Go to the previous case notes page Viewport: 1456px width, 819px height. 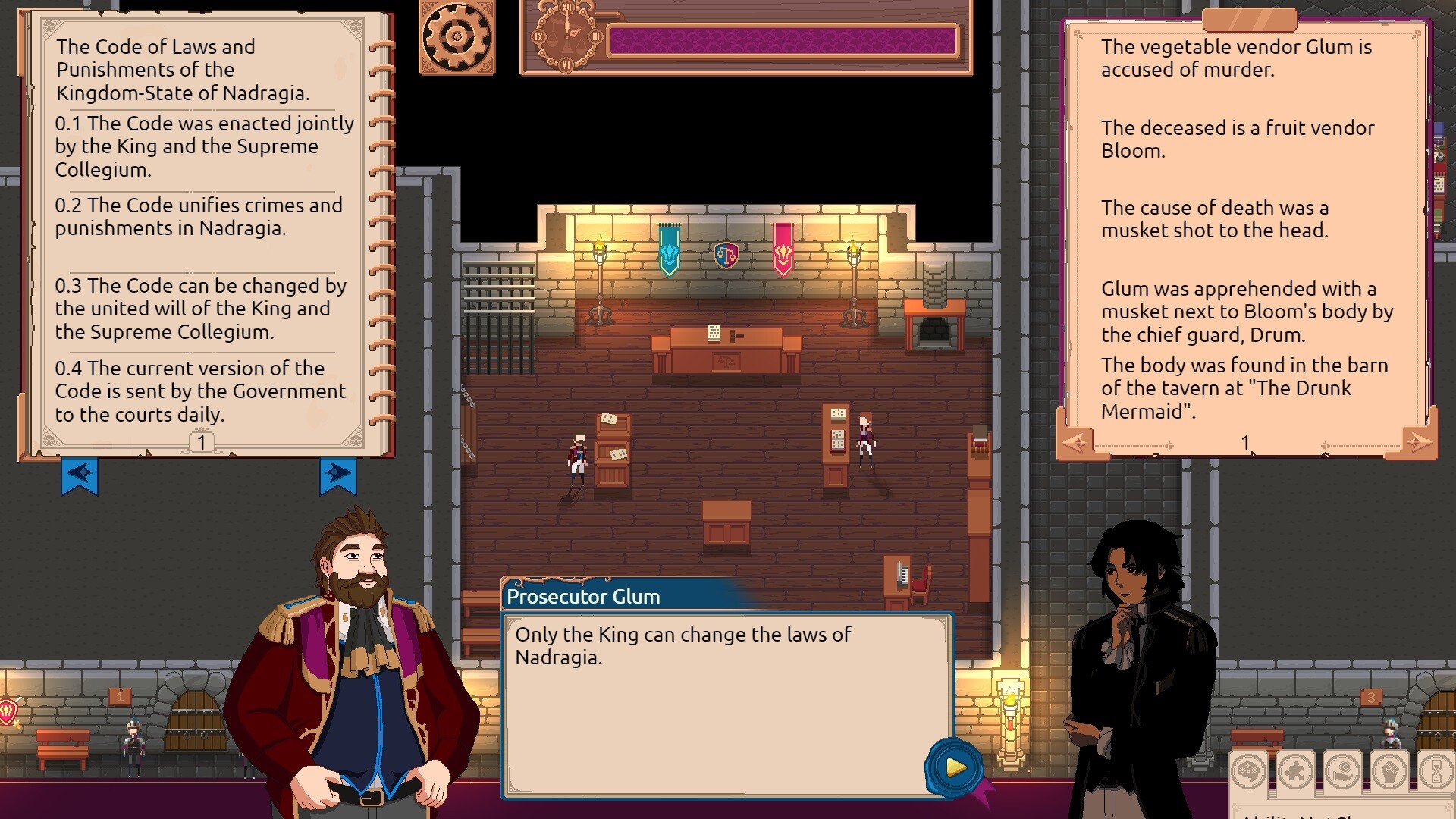1076,443
